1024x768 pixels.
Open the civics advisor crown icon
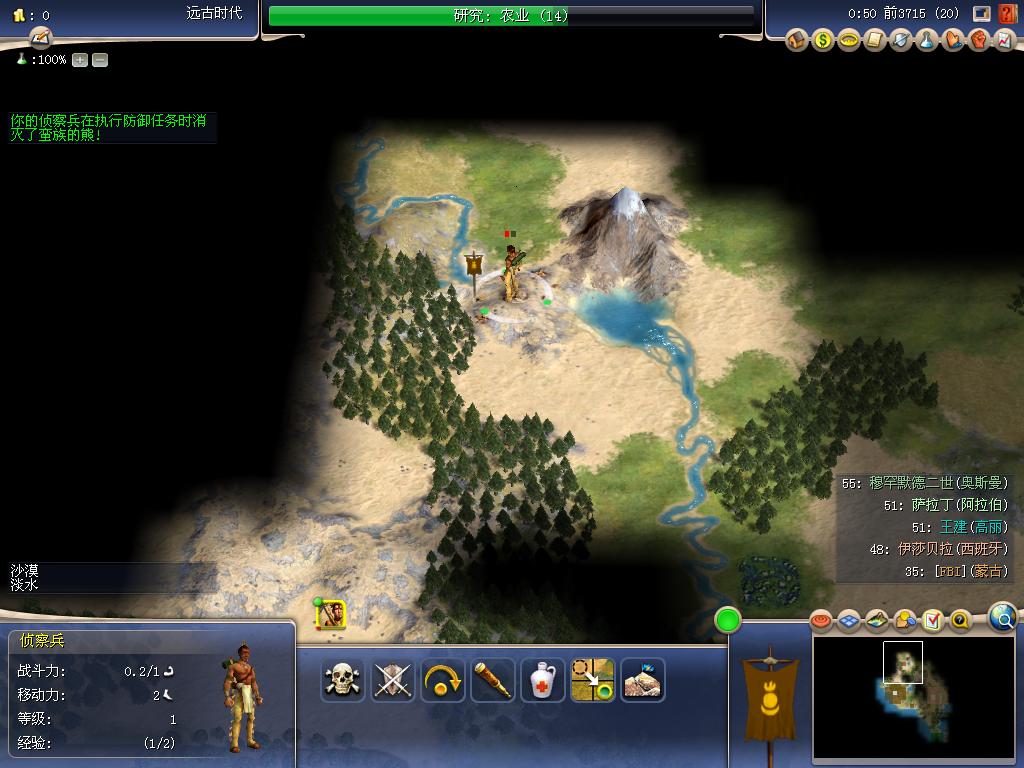pos(849,41)
